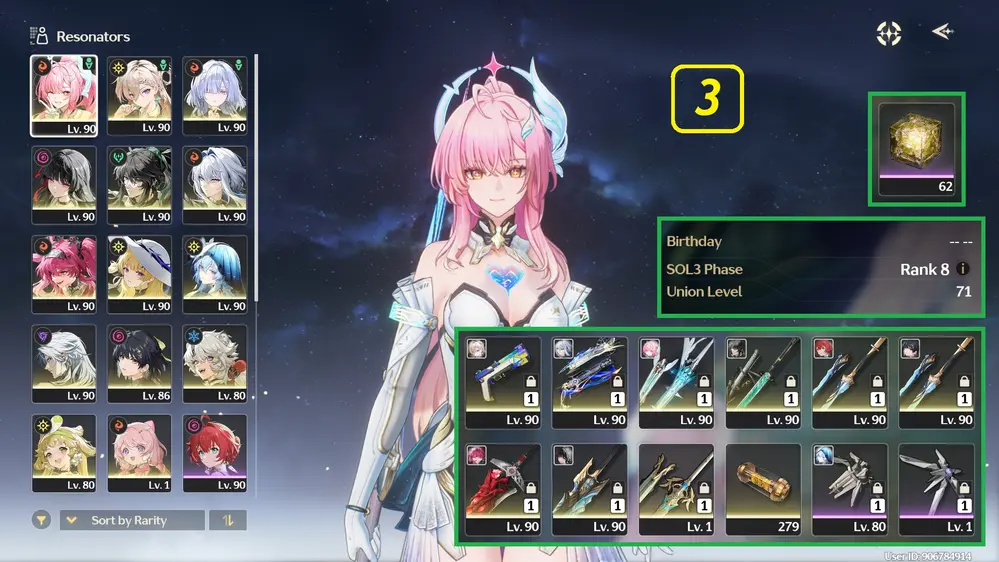Choose the red broadblade weapon slot

[503, 490]
